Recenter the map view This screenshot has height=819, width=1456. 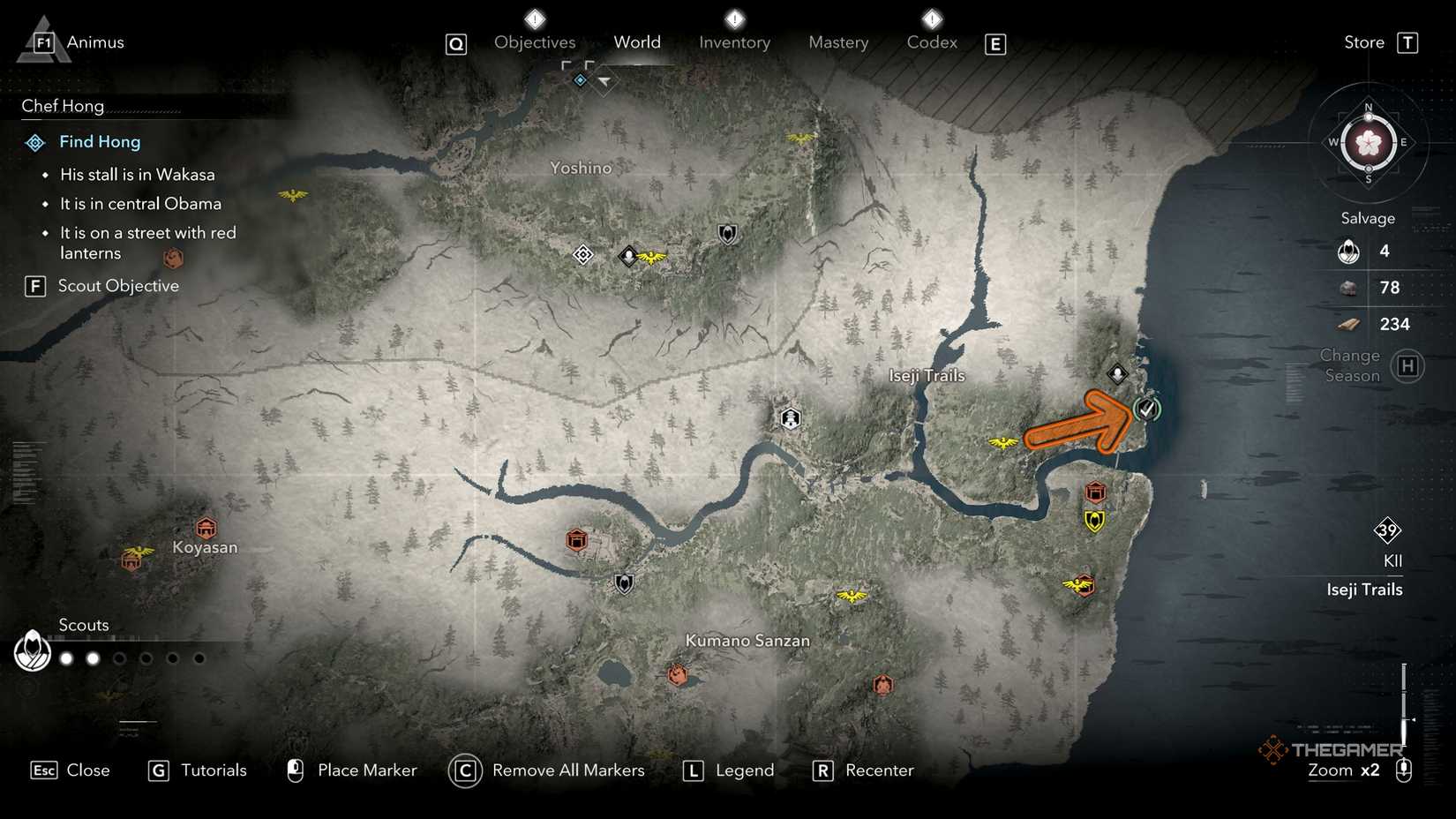click(880, 770)
